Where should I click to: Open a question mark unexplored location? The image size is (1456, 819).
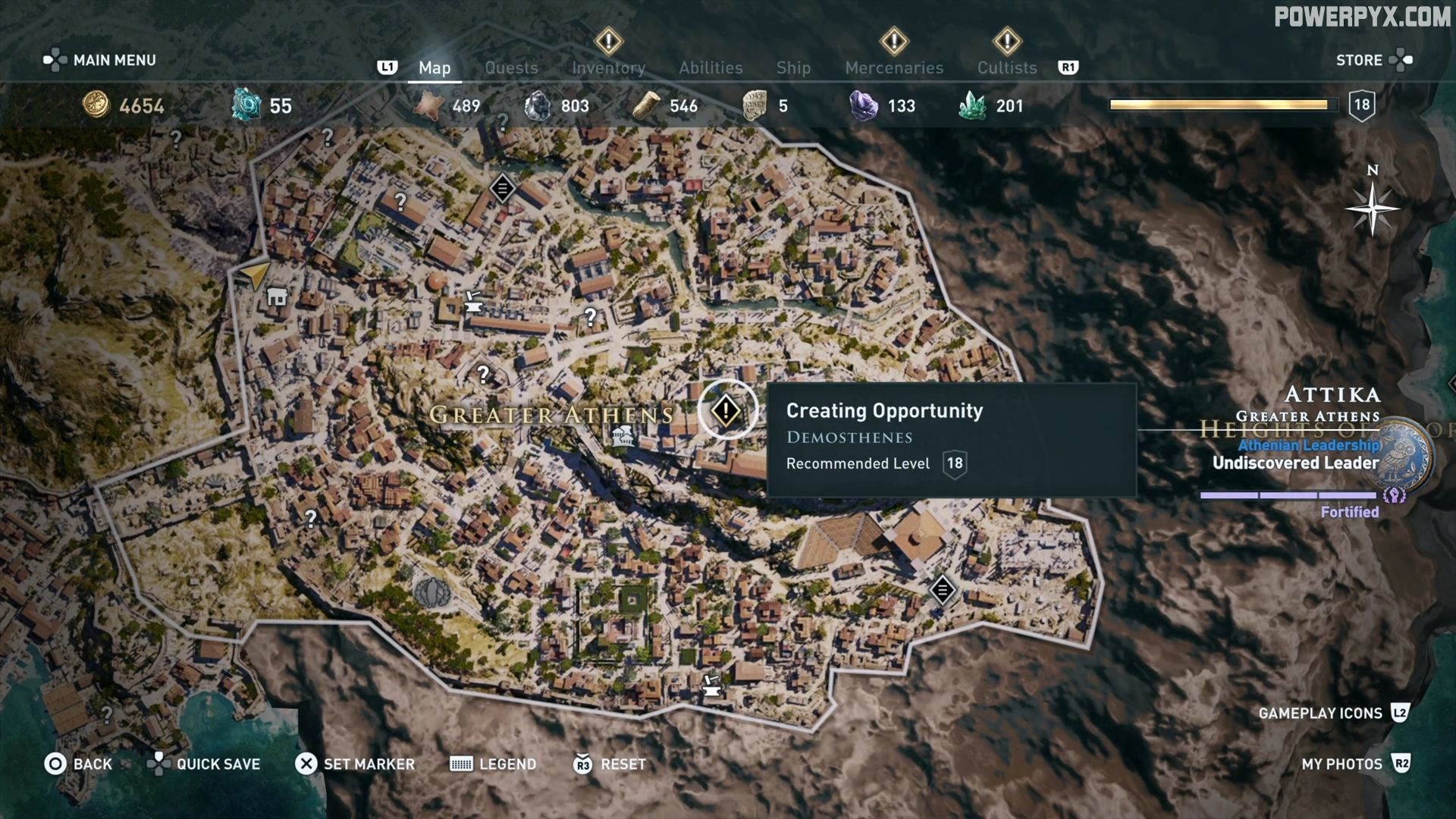pos(483,374)
